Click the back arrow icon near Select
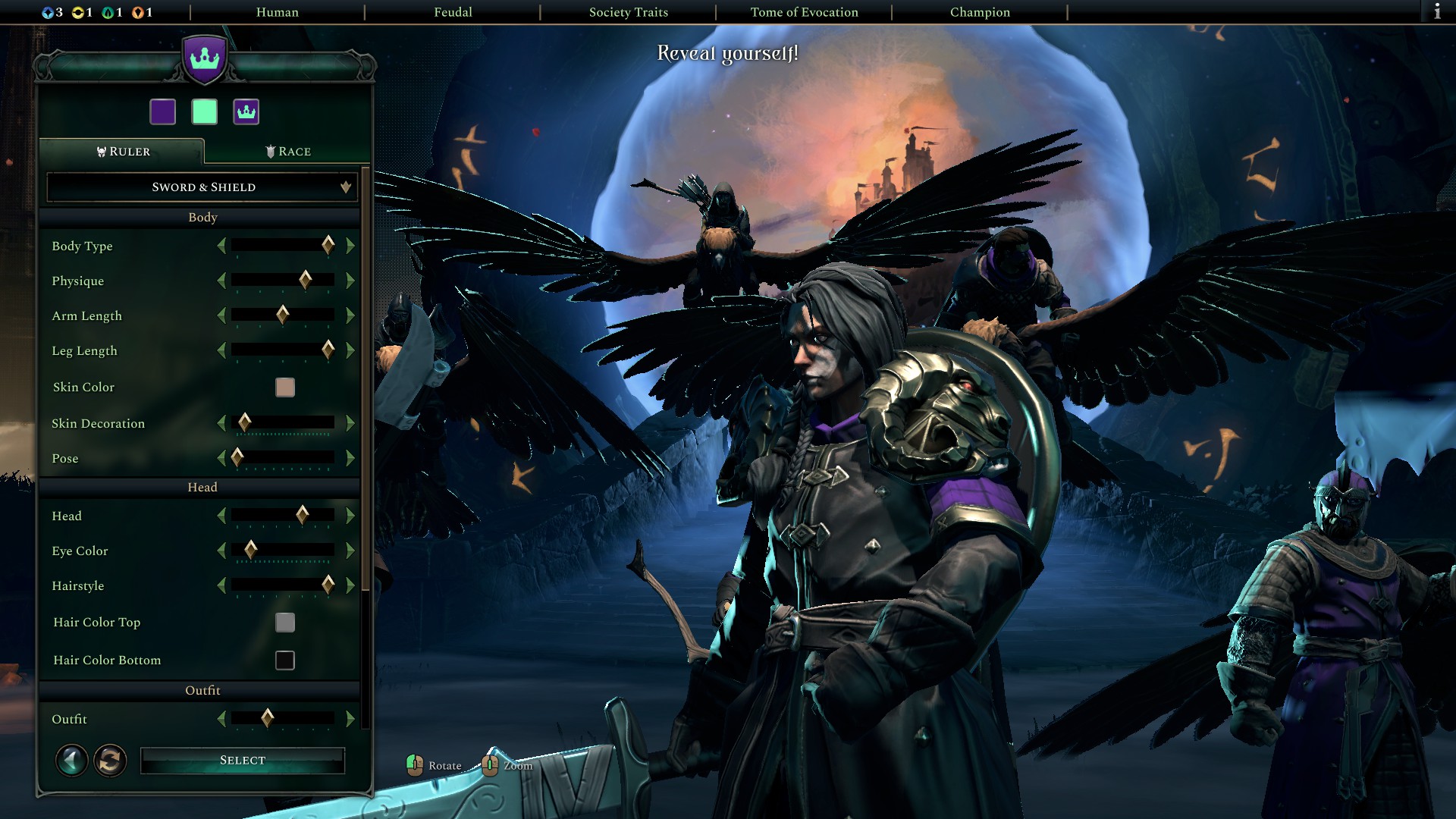Screen dimensions: 1456x819 tap(71, 760)
